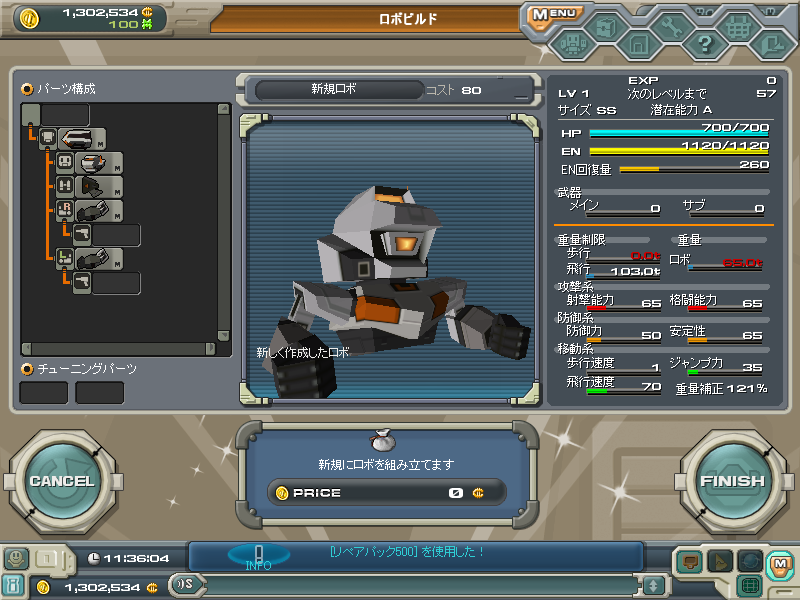This screenshot has width=800, height=600.
Task: Open the orange MENU button
Action: tap(552, 15)
